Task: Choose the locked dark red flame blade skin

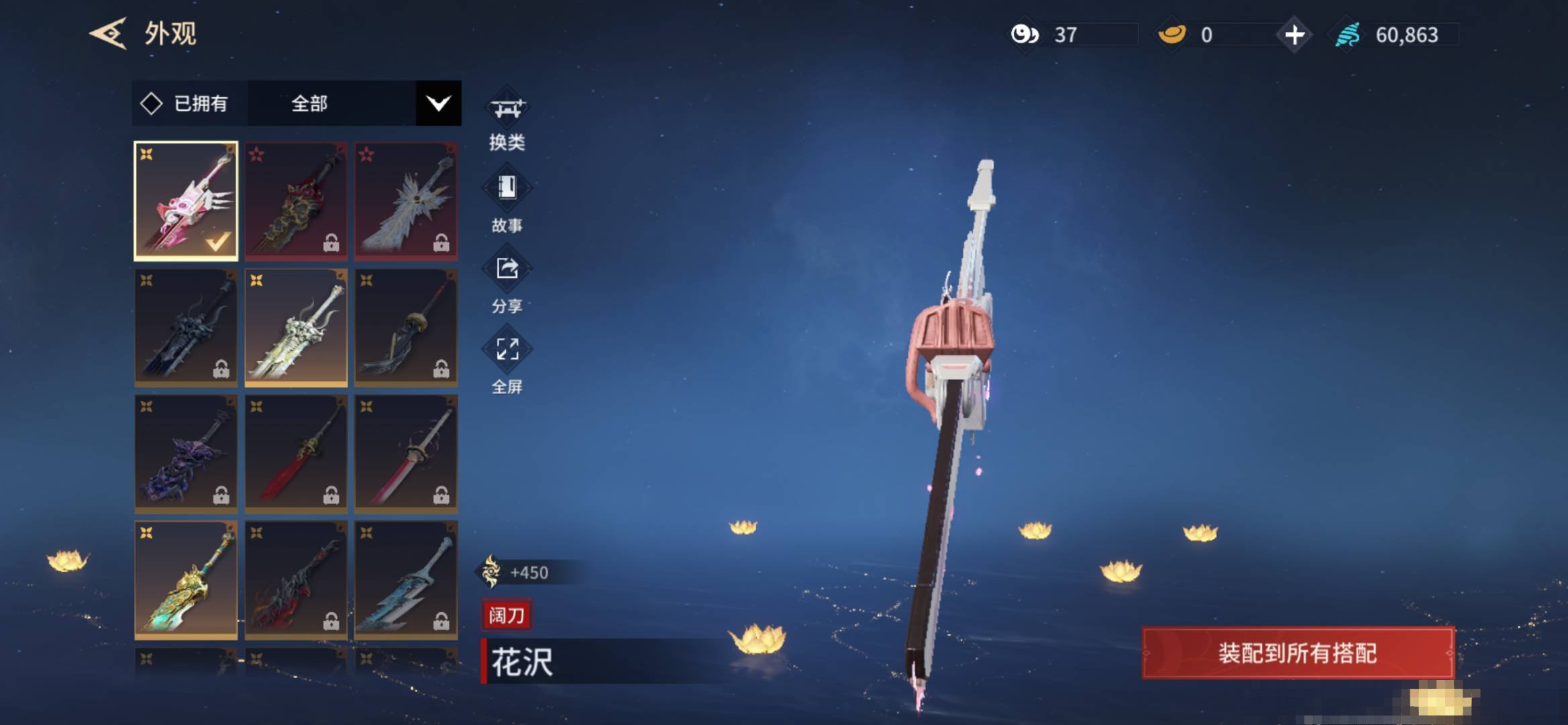Action: pos(296,580)
